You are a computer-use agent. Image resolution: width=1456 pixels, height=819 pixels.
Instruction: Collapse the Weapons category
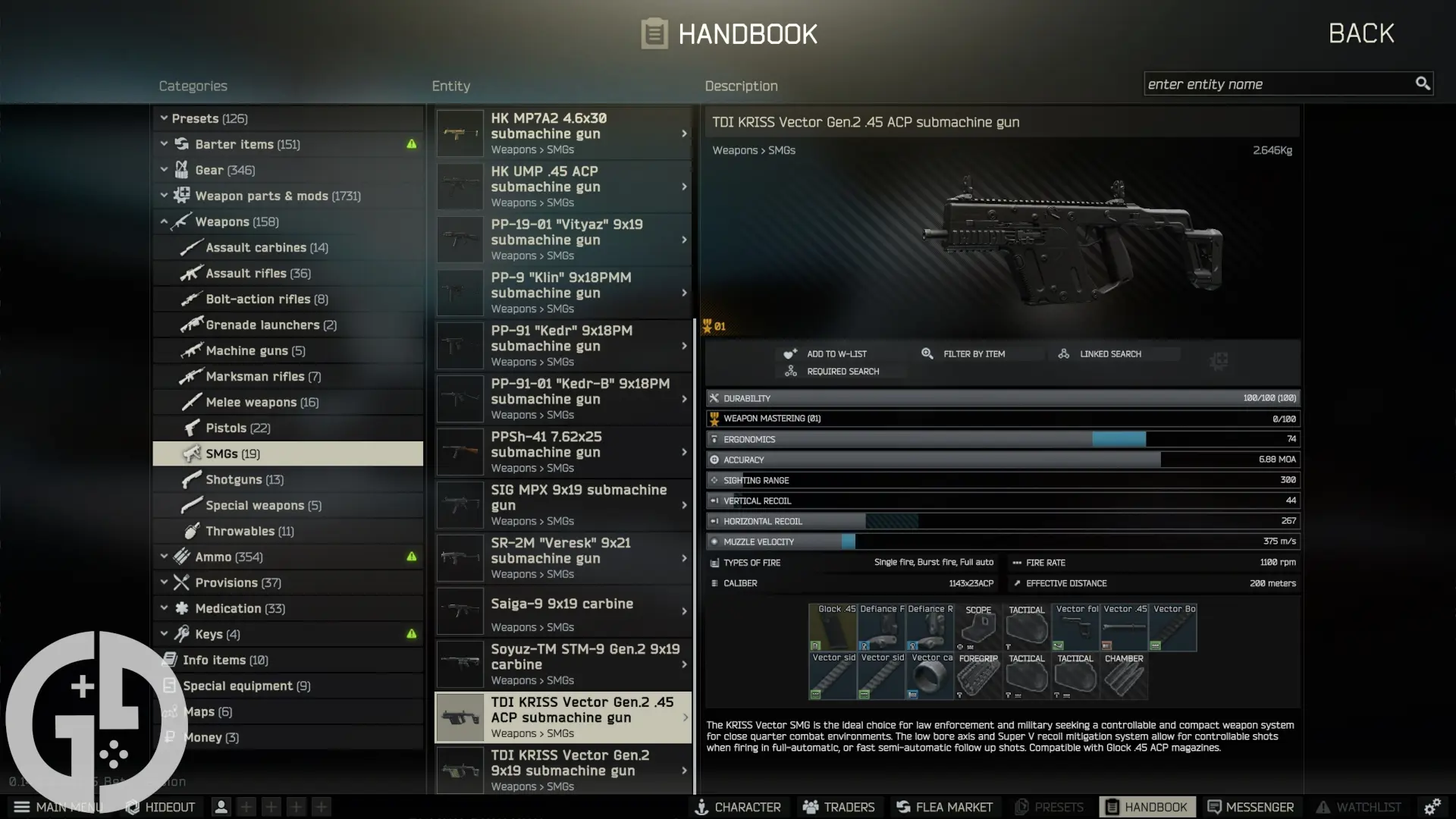click(164, 221)
